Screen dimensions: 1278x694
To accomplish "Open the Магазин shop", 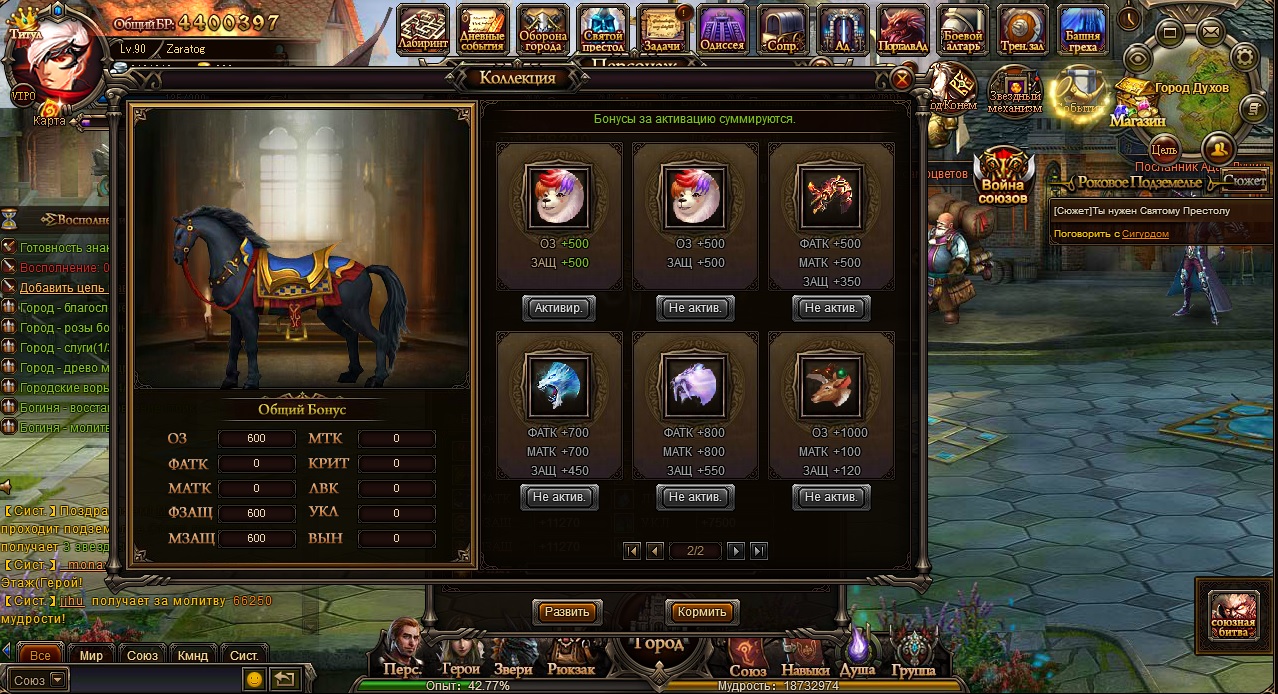I will [1138, 105].
